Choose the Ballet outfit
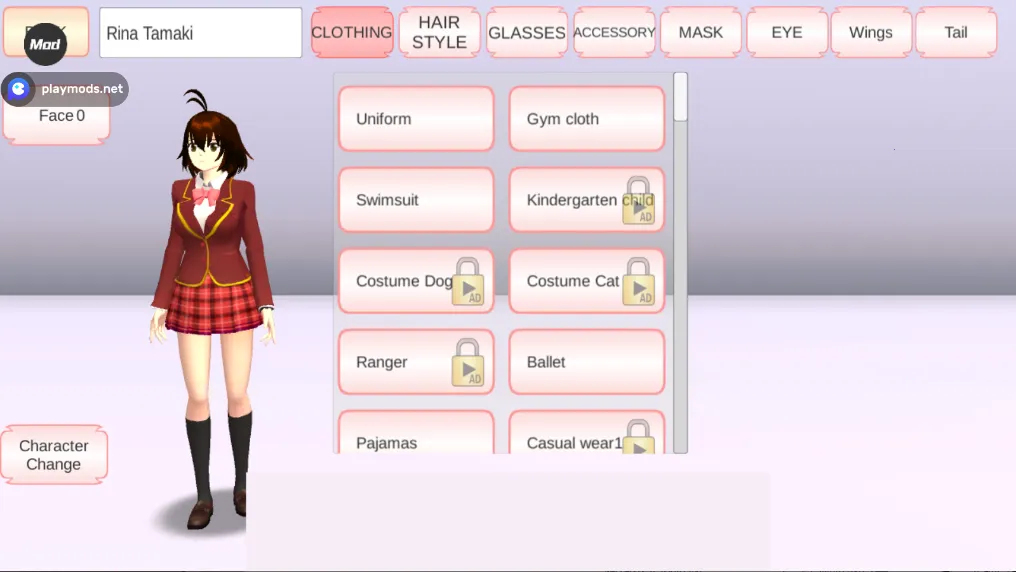This screenshot has width=1016, height=572. pos(587,362)
